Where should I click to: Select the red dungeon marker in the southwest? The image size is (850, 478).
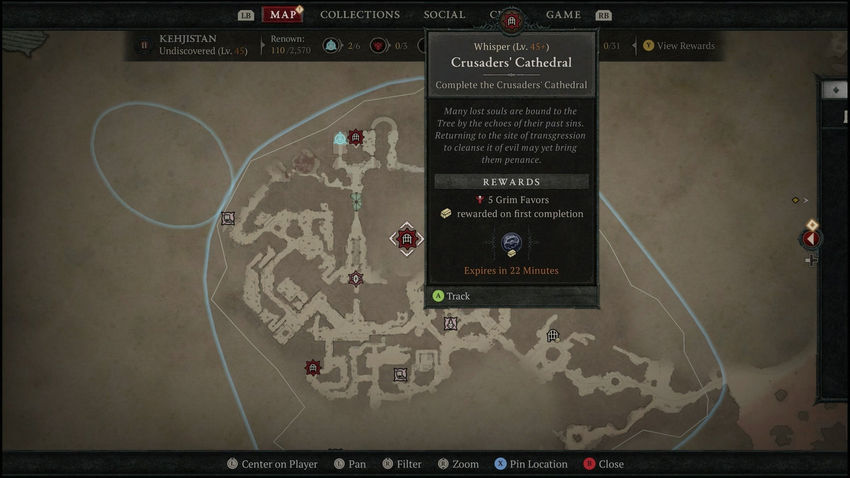(x=312, y=368)
